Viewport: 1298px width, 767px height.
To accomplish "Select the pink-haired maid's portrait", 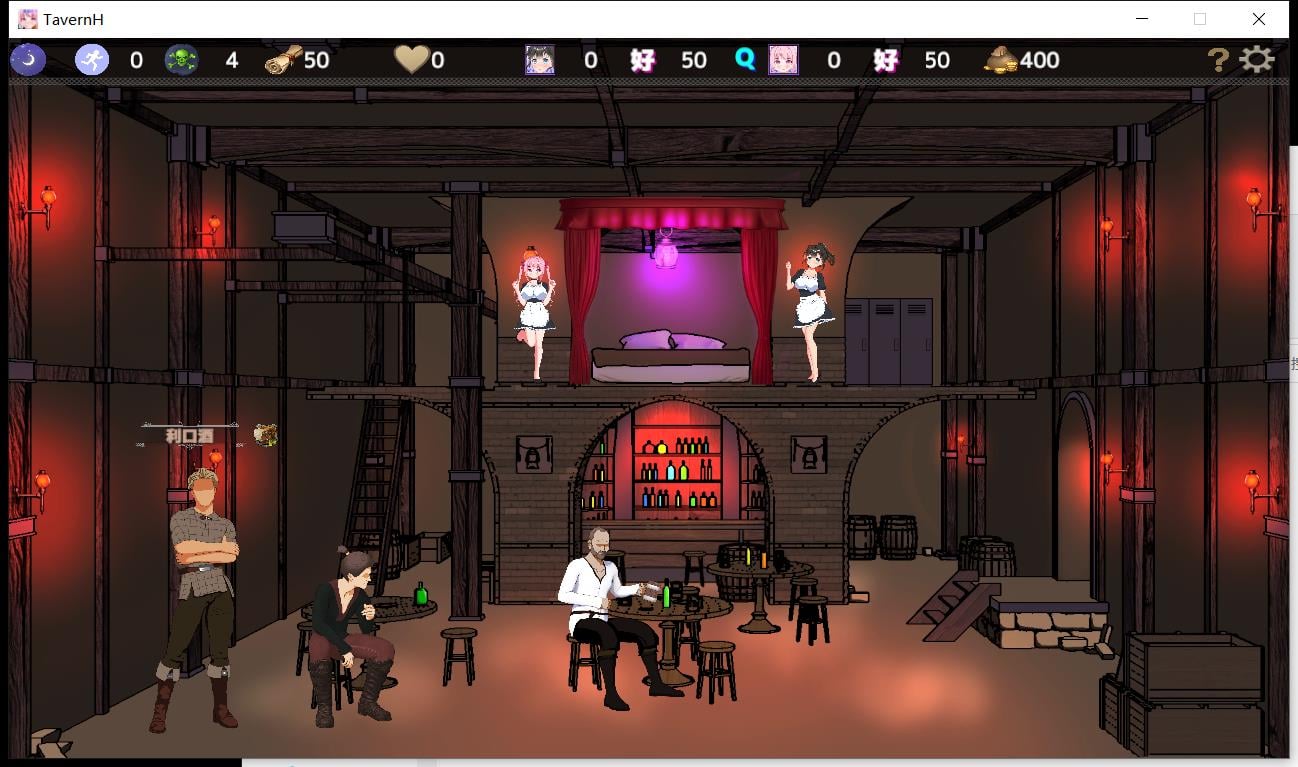I will pos(784,60).
